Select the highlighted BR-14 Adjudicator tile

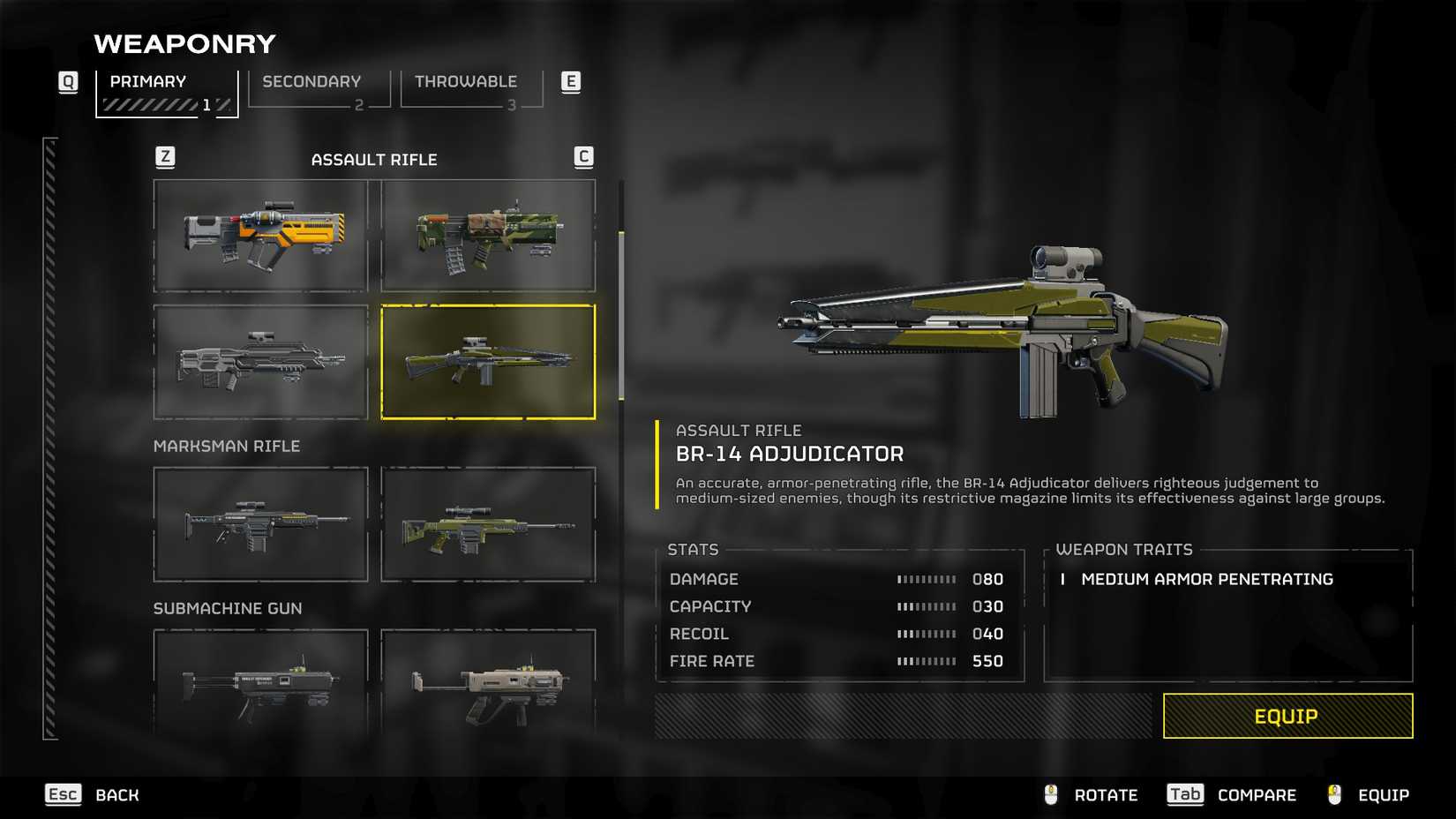coord(488,362)
